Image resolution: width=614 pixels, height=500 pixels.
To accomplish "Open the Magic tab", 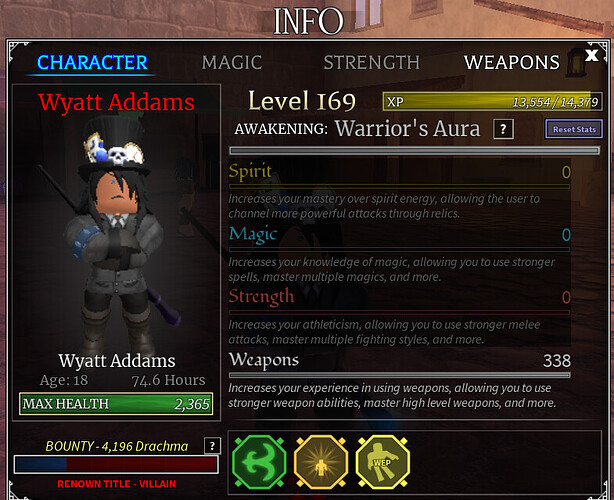I will pos(232,62).
